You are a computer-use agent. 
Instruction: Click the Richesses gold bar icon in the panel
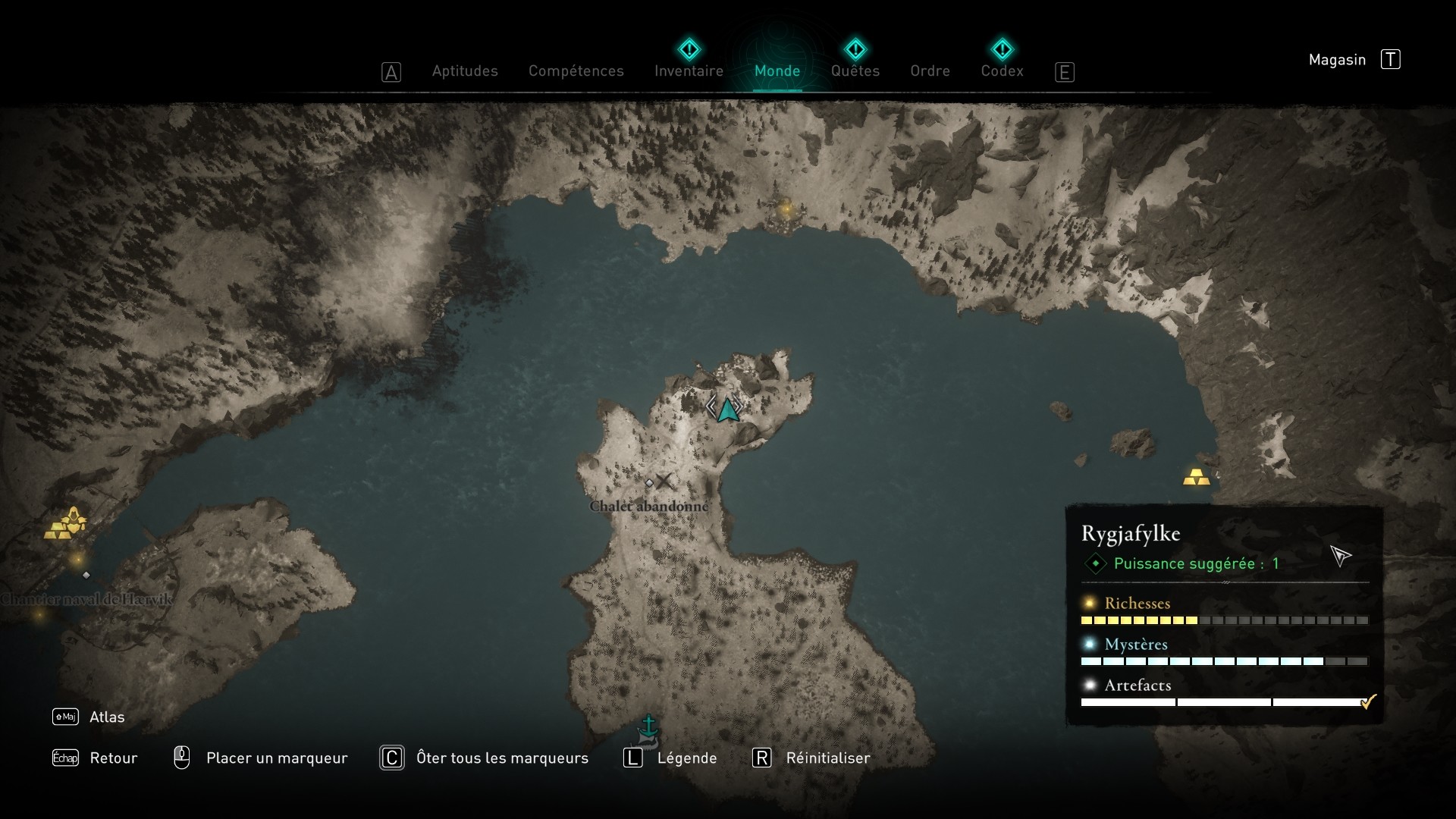[1090, 603]
